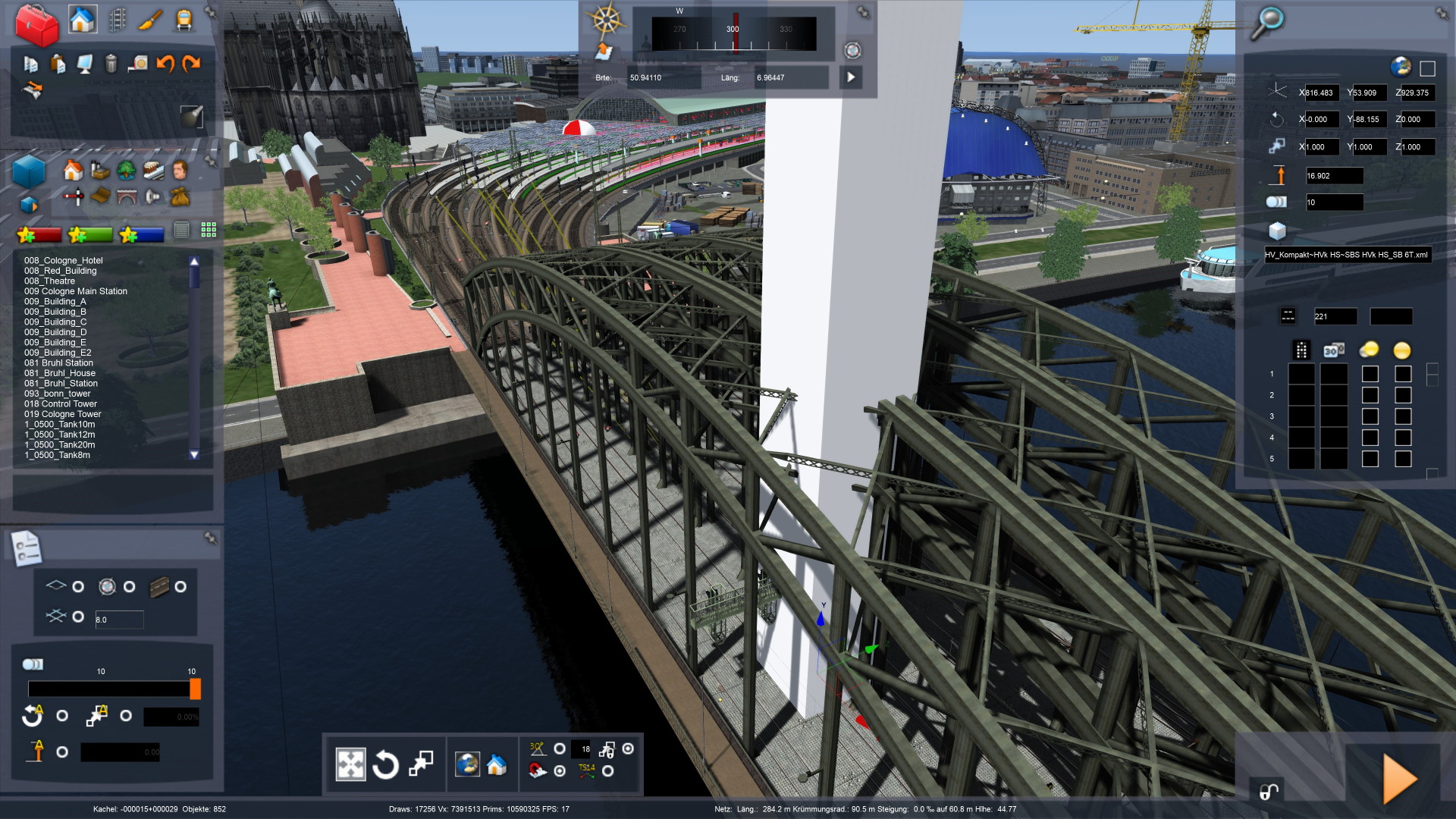Click the object height field showing 16.902

[x=1334, y=176]
